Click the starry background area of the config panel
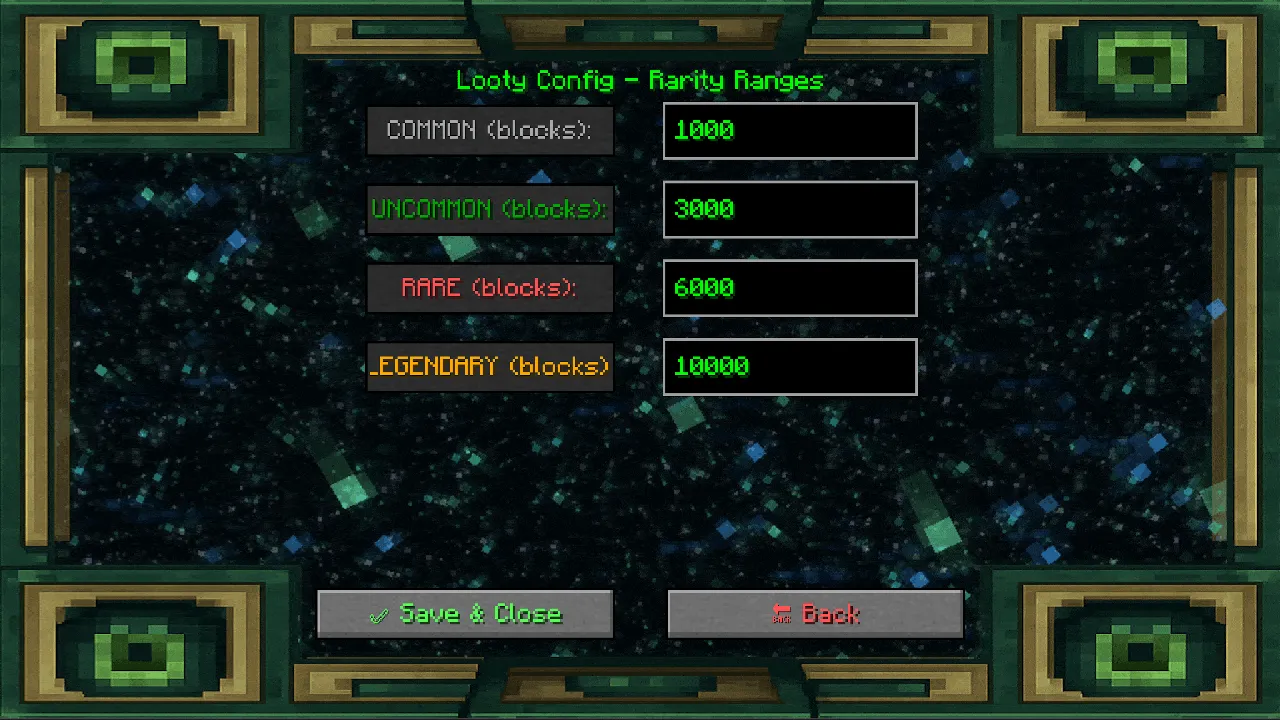The image size is (1280, 720). click(x=640, y=480)
